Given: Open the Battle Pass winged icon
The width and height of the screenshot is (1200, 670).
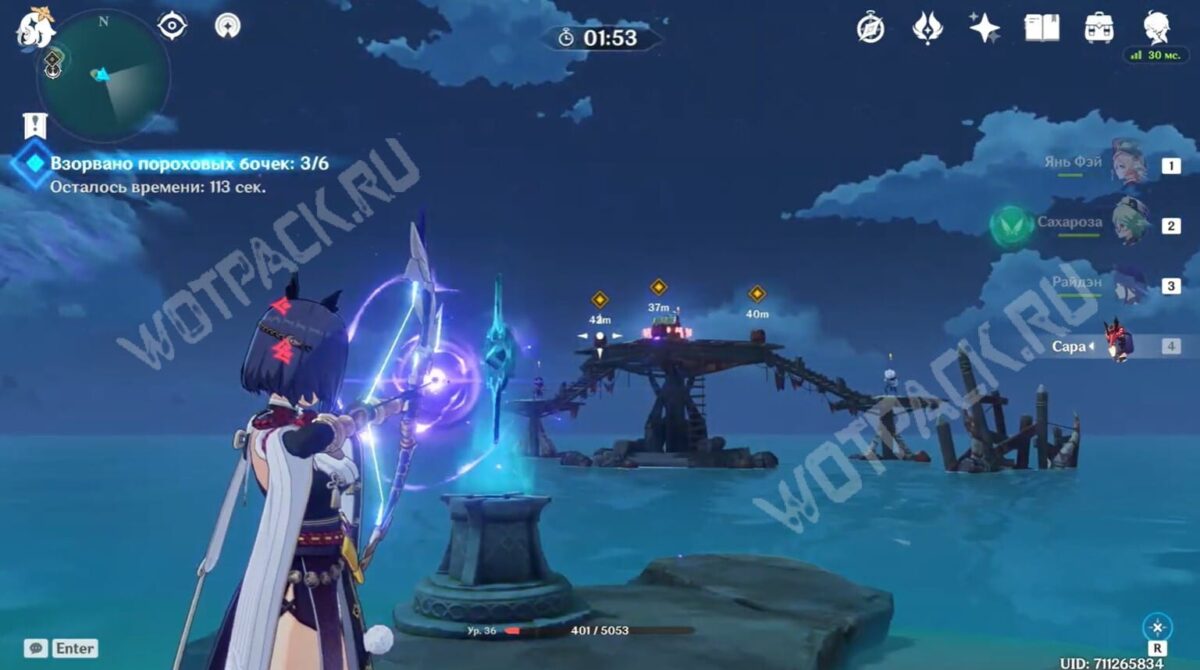Looking at the screenshot, I should point(928,28).
